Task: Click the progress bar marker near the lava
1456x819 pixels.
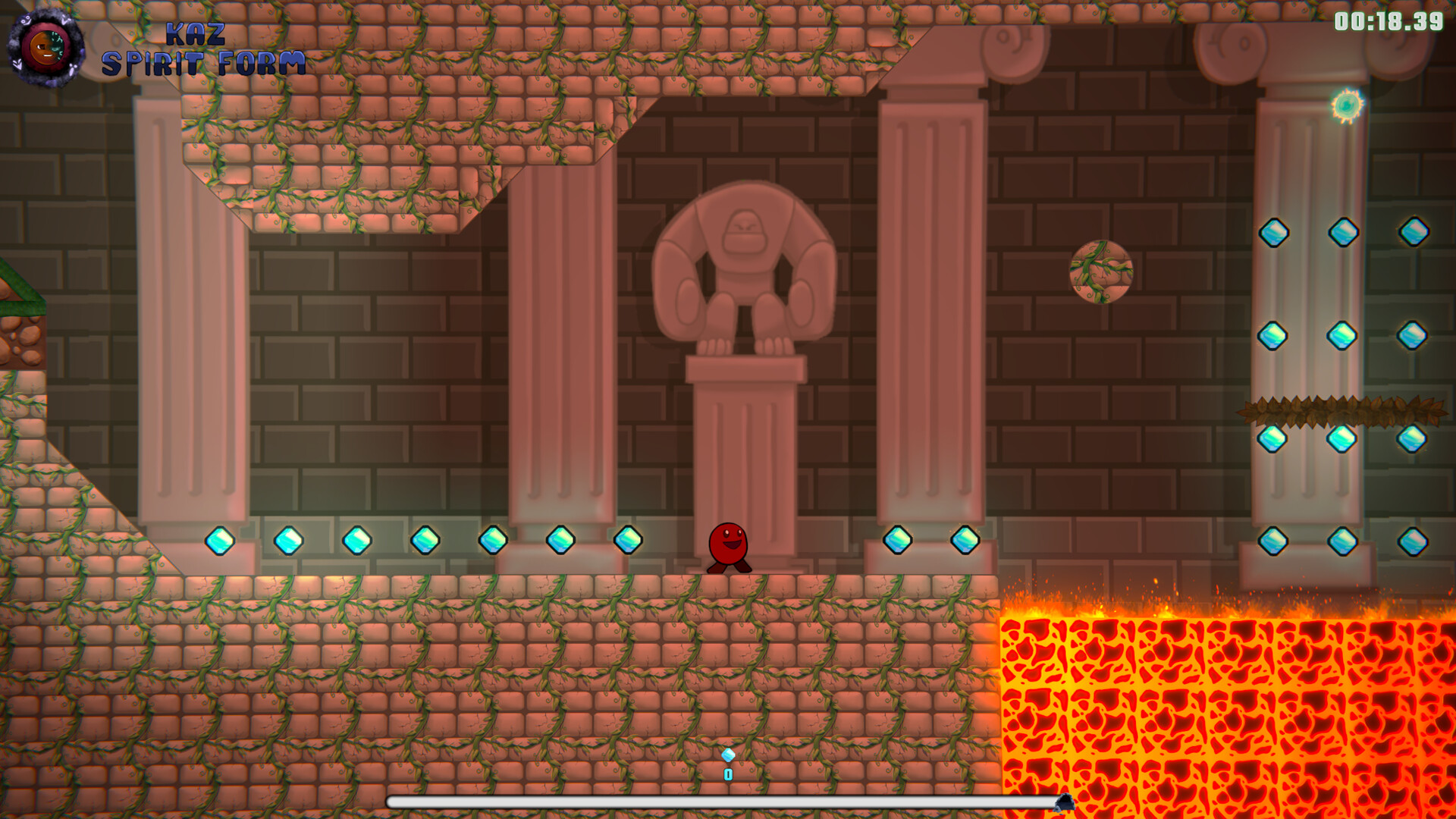Action: click(x=1065, y=802)
